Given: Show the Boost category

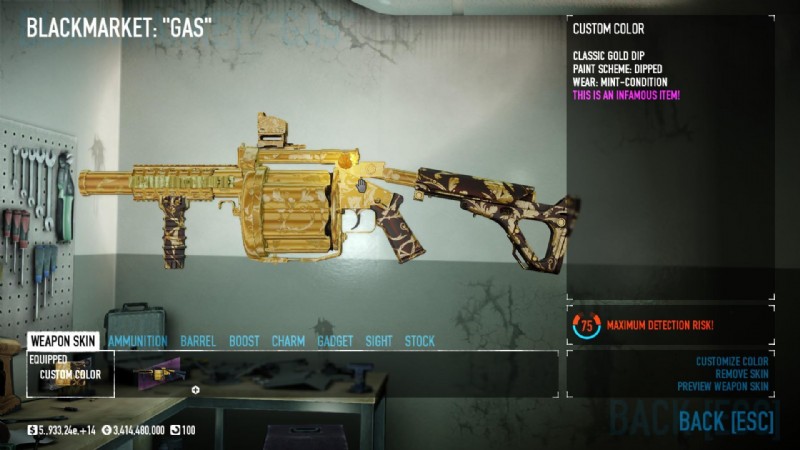Looking at the screenshot, I should tap(244, 341).
